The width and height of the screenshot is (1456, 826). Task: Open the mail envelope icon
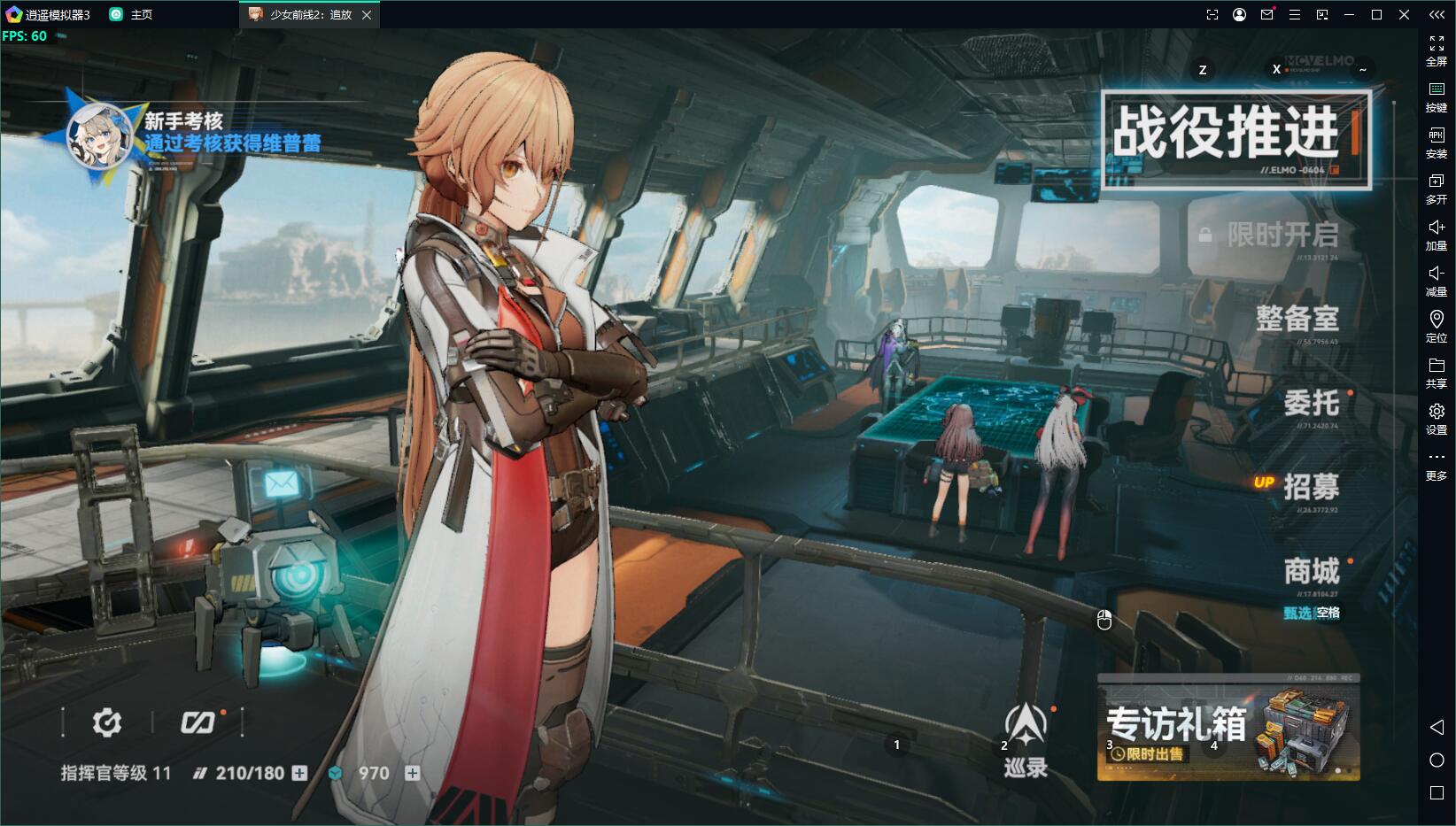coord(282,484)
